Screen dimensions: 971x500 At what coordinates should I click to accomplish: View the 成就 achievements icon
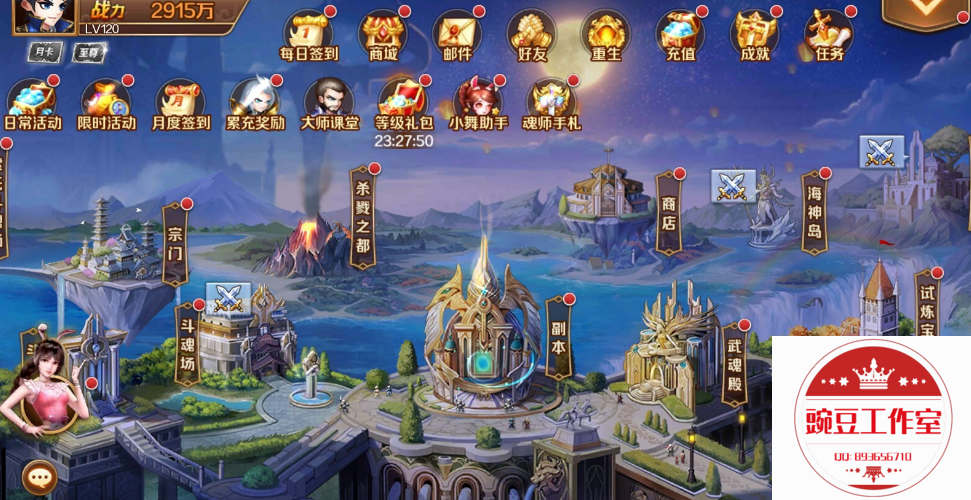(x=755, y=34)
